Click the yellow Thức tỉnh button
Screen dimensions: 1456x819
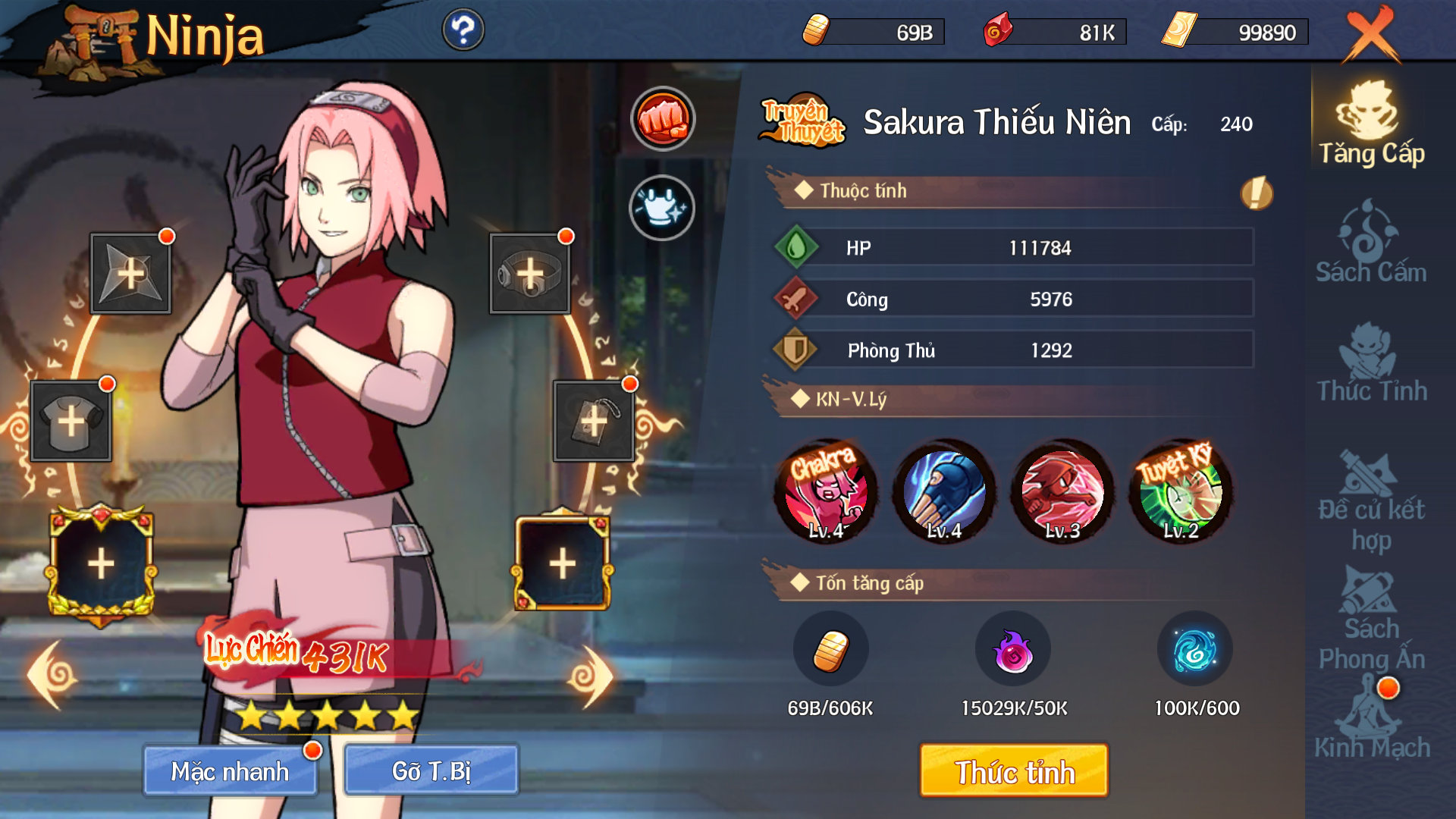point(1014,770)
